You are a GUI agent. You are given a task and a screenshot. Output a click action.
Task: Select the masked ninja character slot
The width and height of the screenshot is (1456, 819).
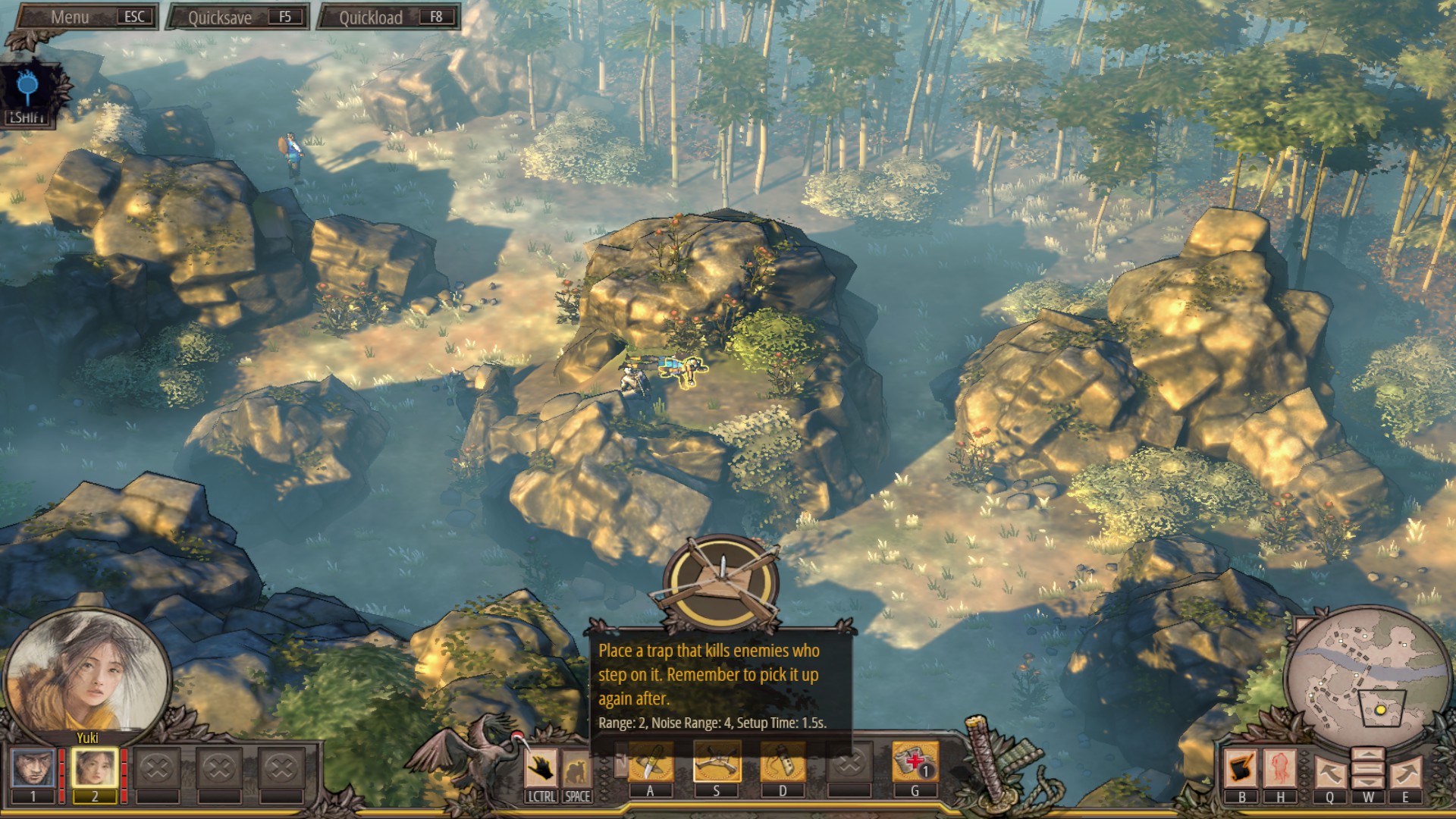coord(33,768)
